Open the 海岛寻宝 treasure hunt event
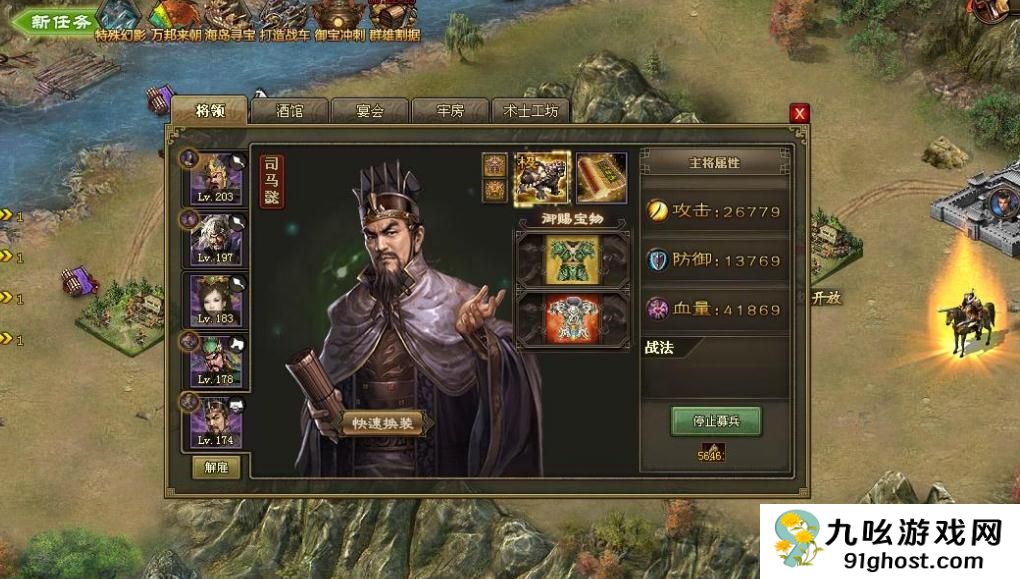The image size is (1020, 579). tap(230, 18)
